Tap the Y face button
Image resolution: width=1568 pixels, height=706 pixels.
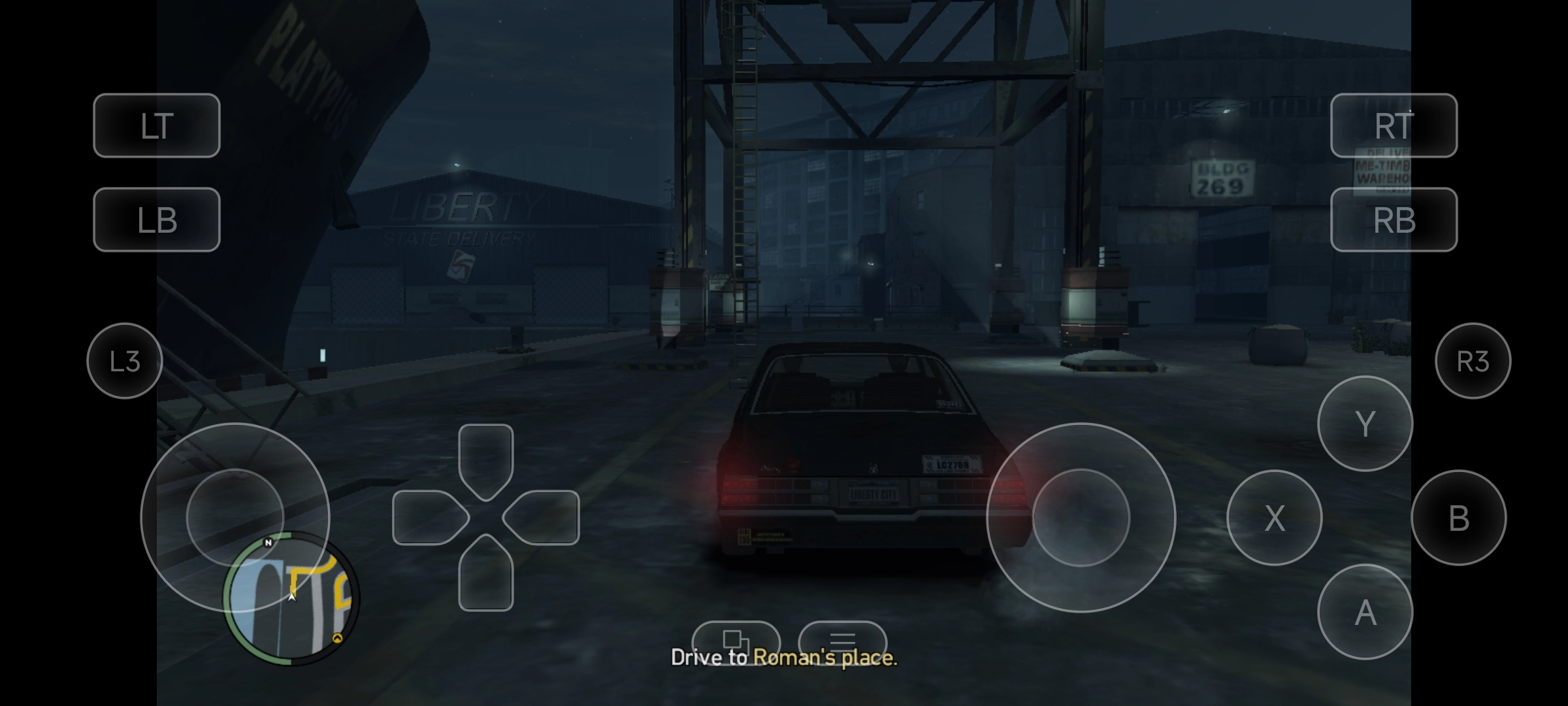[1365, 424]
